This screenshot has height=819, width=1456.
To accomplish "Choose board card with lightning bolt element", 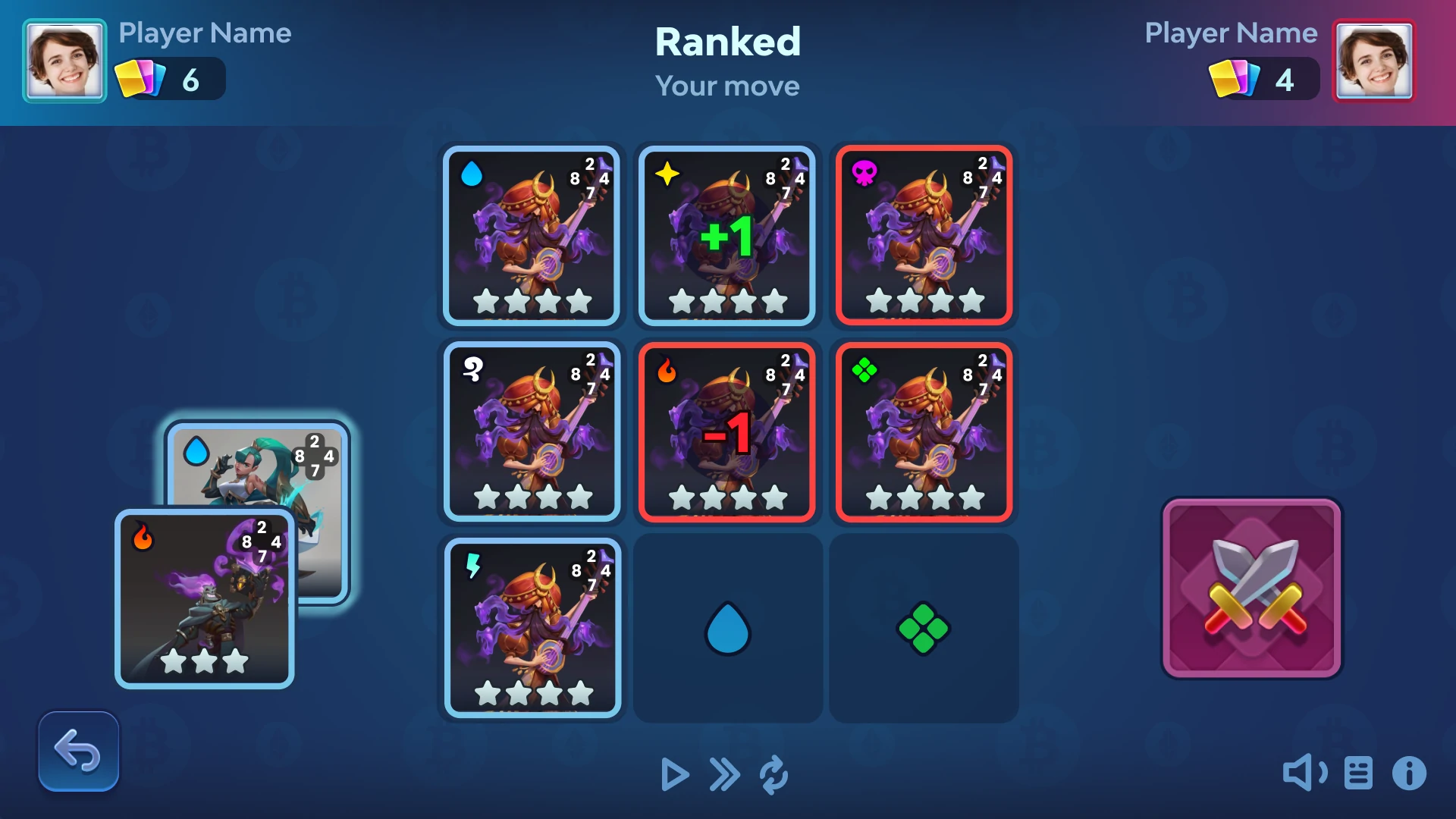I will pos(532,628).
